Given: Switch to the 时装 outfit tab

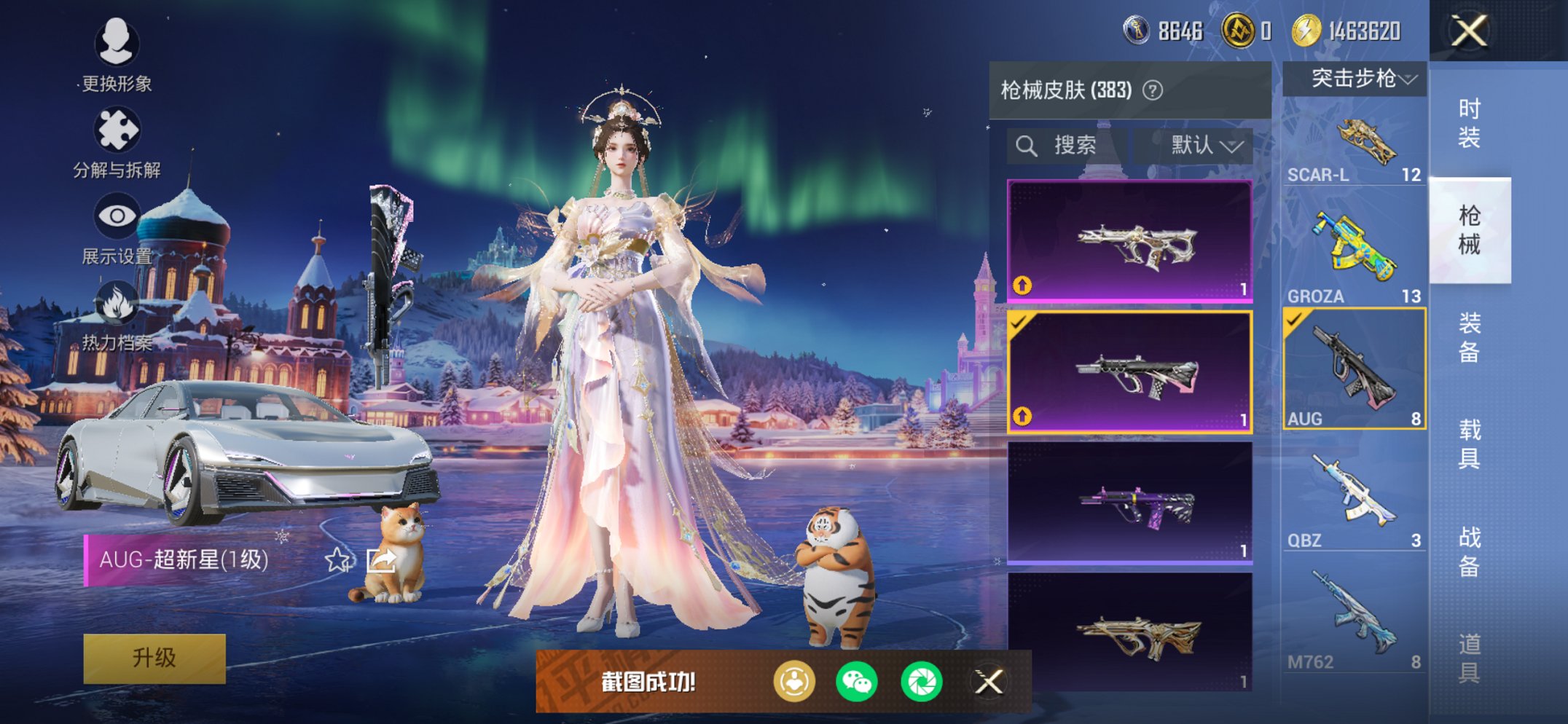Looking at the screenshot, I should [1469, 123].
